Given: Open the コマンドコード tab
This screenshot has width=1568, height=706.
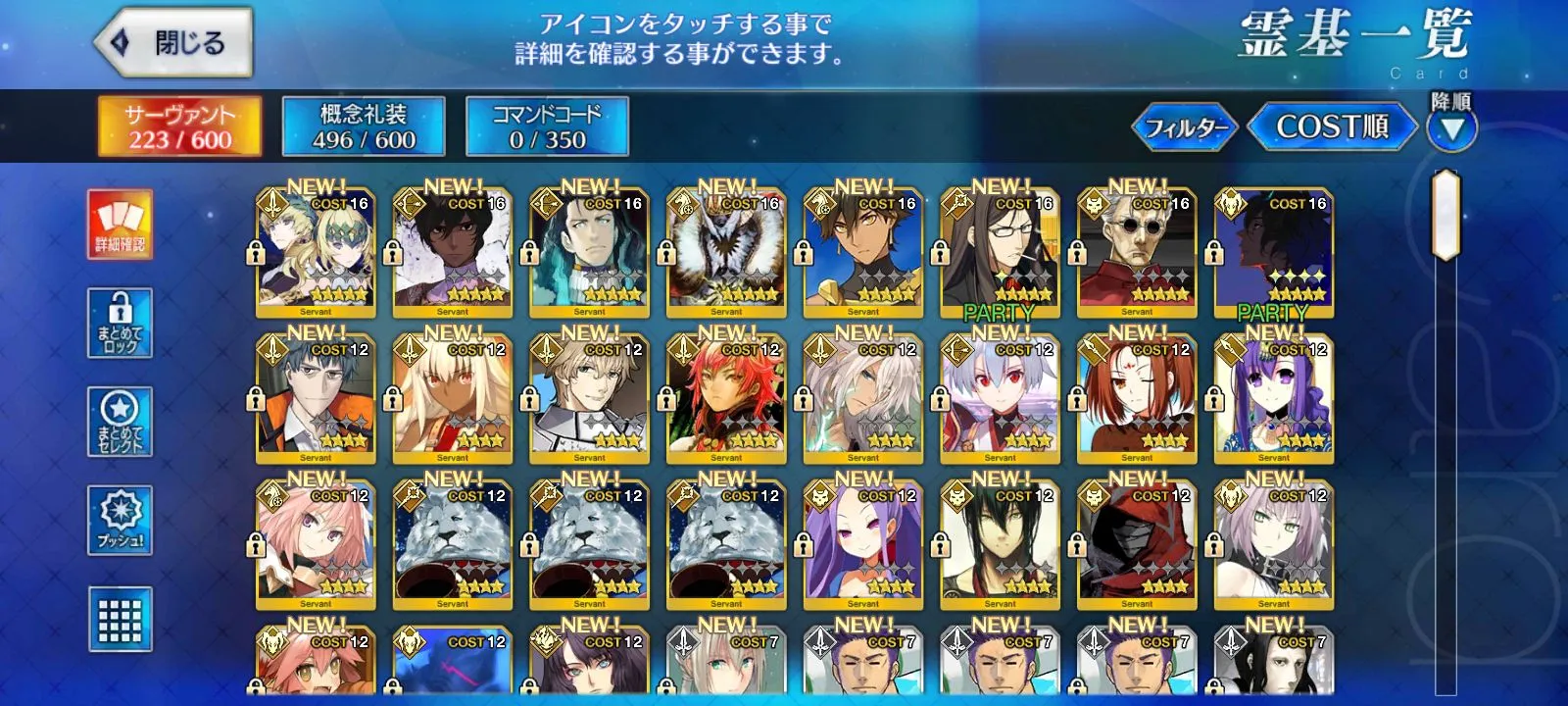Looking at the screenshot, I should point(547,126).
